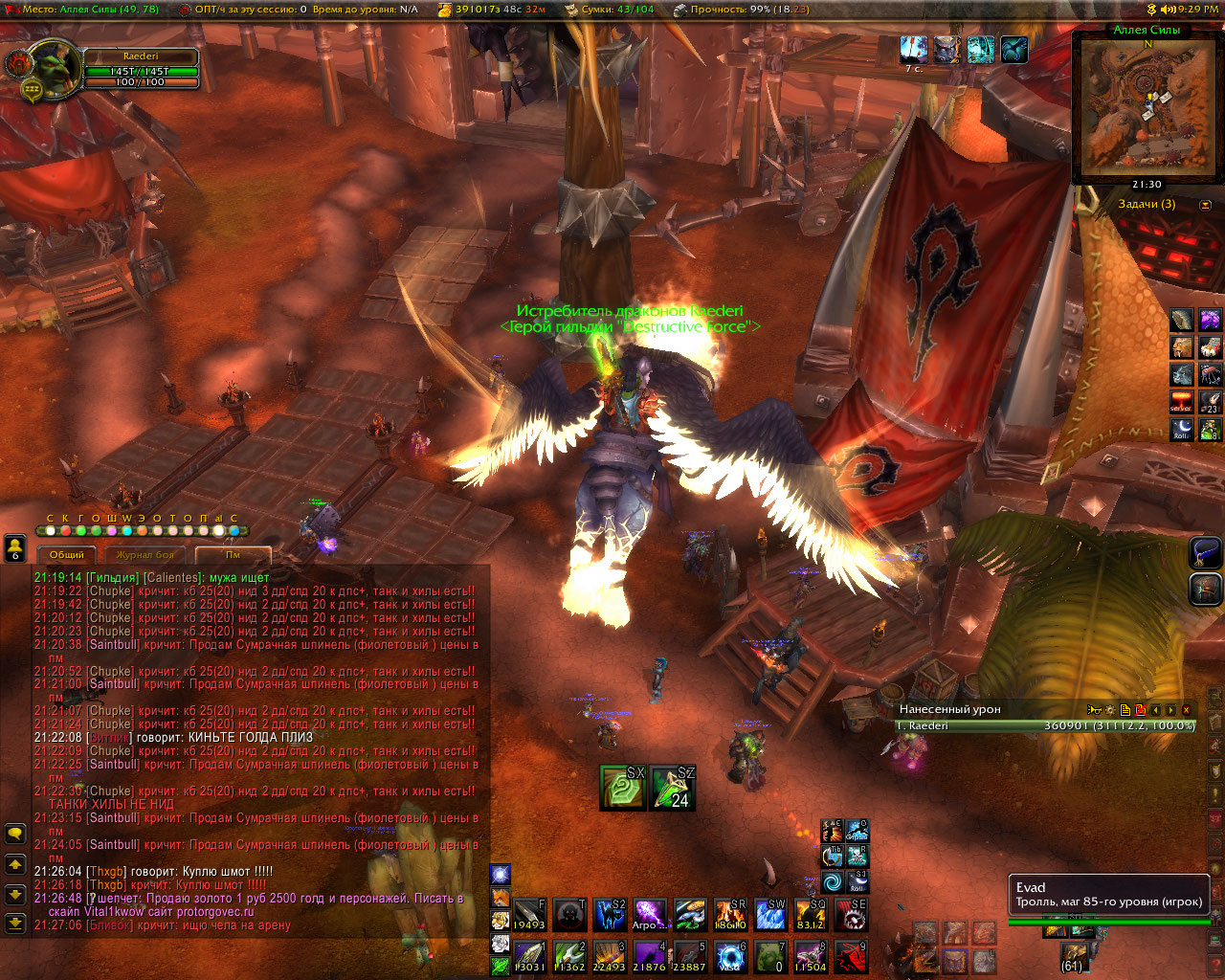The image size is (1225, 980).
Task: Expand the Задачи (3) quest tracker arrow
Action: 1205,205
